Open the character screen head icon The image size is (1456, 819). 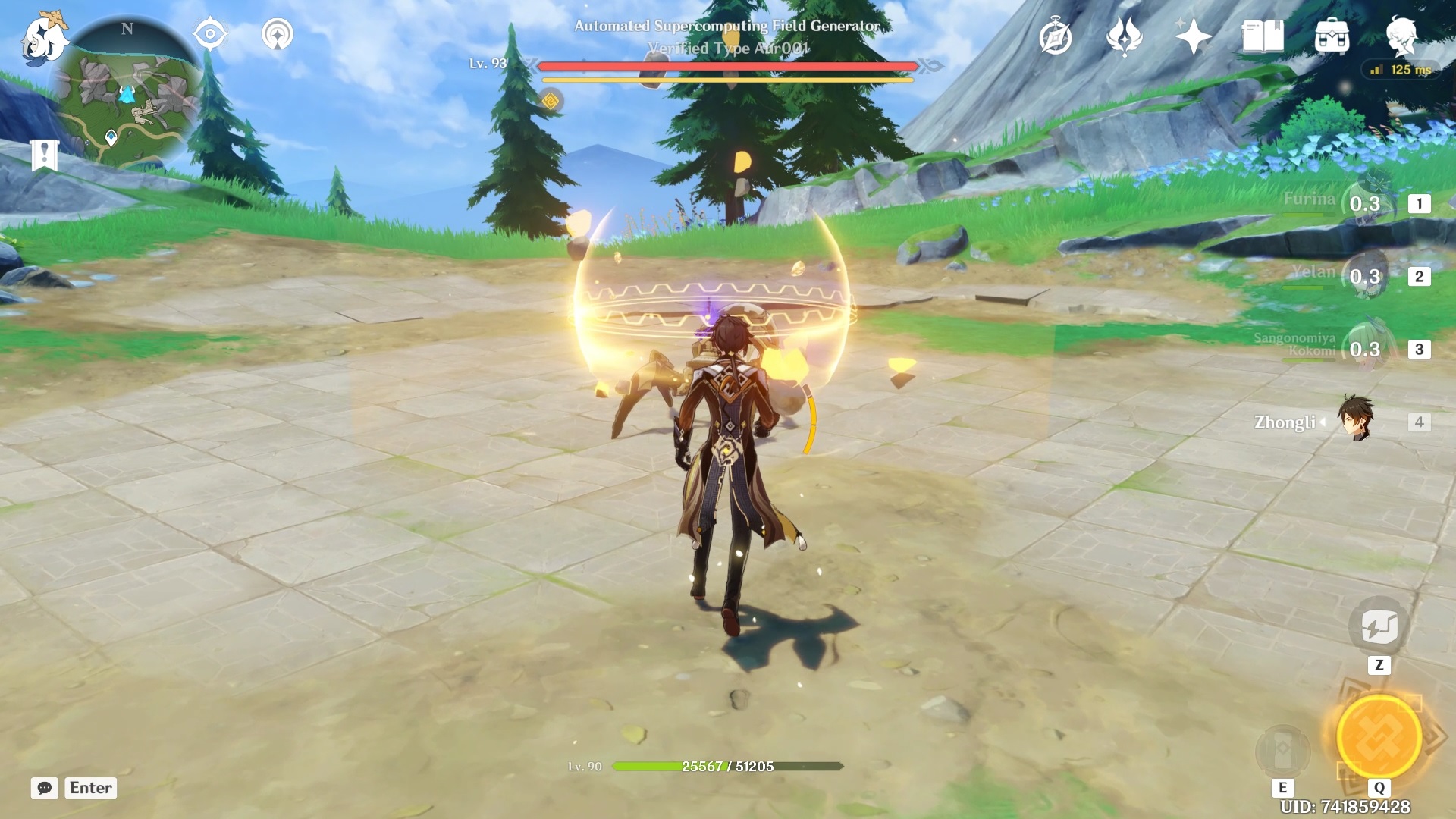[x=1401, y=36]
